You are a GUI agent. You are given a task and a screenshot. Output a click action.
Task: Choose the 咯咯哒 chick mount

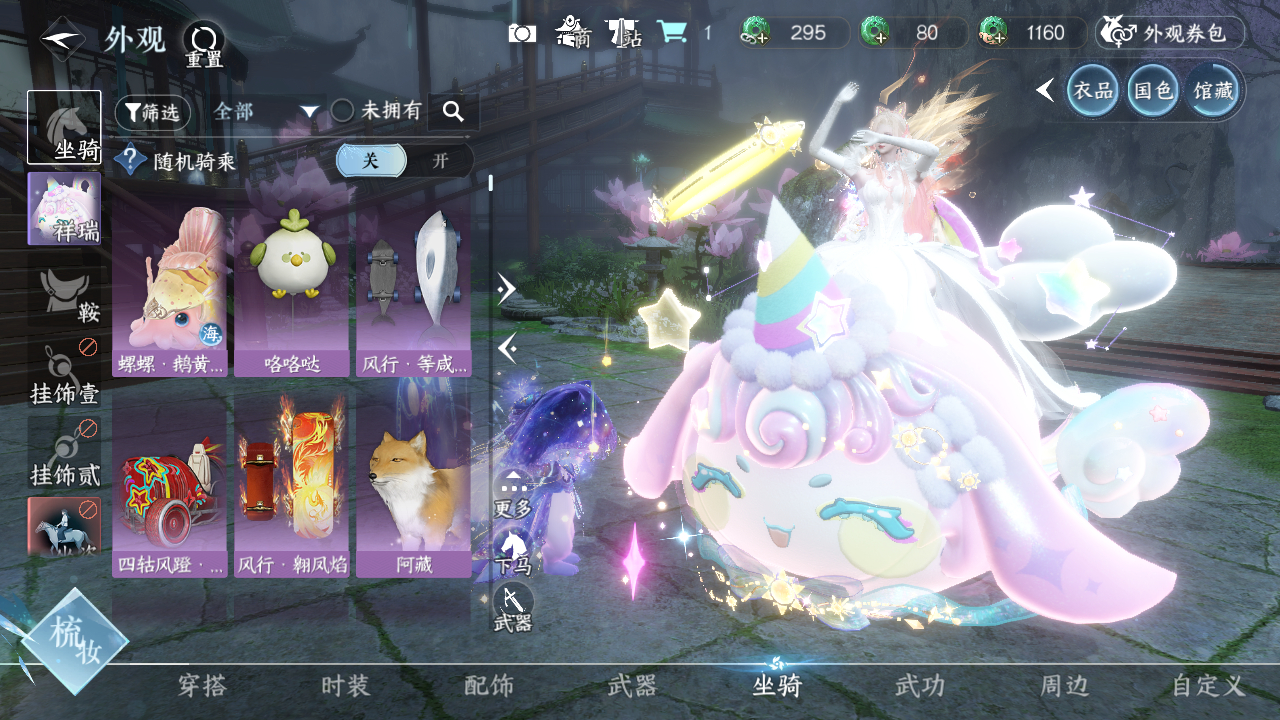pos(291,291)
